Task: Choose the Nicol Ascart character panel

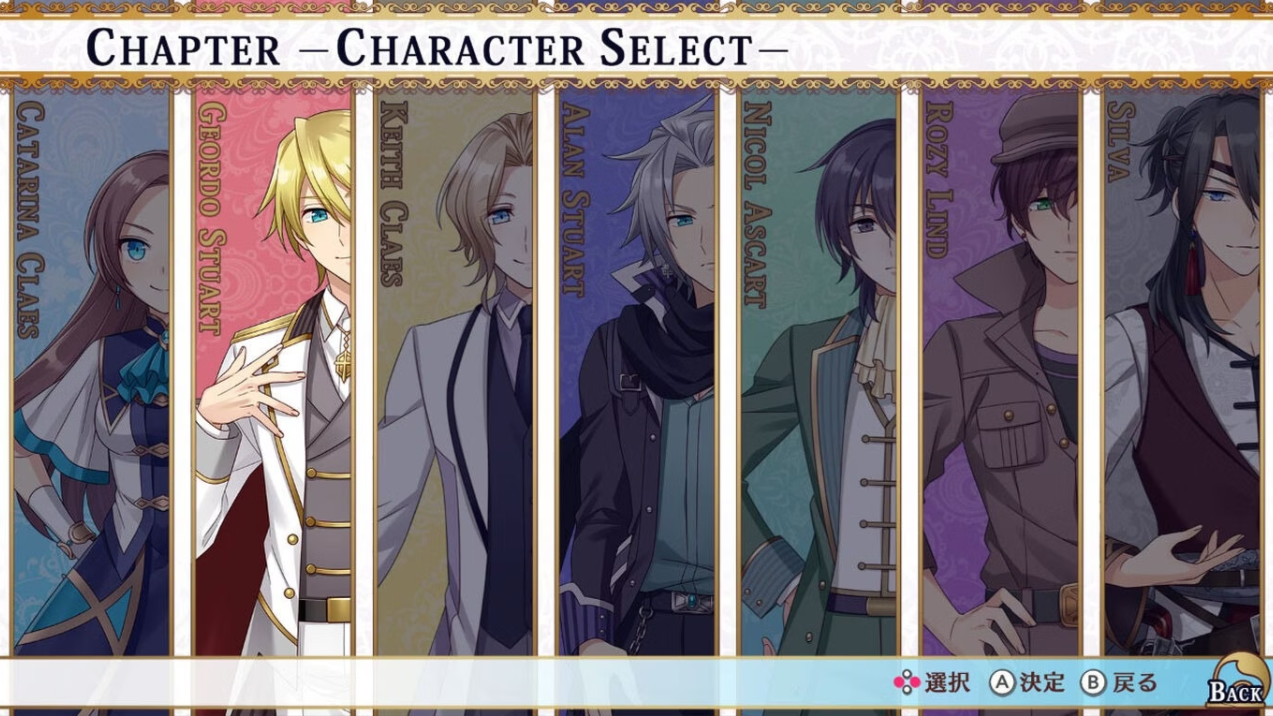Action: pyautogui.click(x=819, y=370)
